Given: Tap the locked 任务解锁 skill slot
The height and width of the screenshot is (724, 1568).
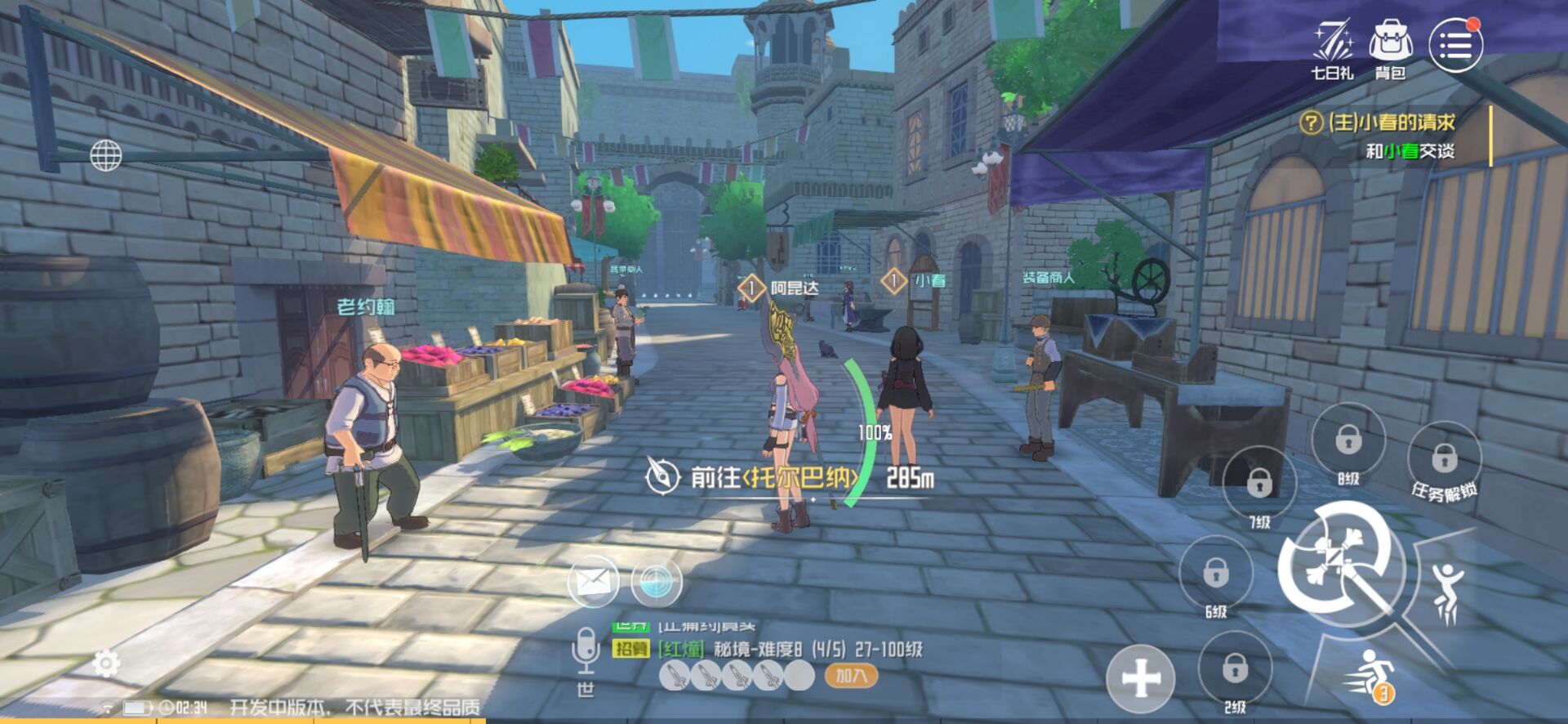Looking at the screenshot, I should 1444,458.
